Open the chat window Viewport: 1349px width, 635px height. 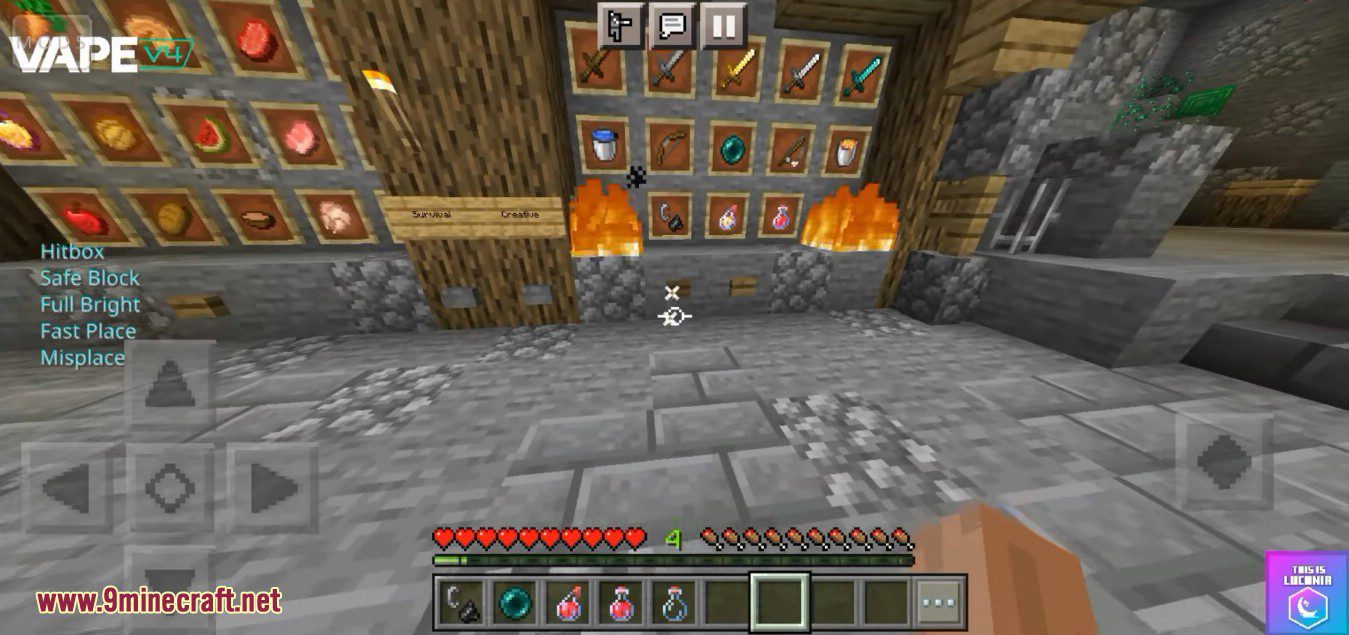(672, 25)
